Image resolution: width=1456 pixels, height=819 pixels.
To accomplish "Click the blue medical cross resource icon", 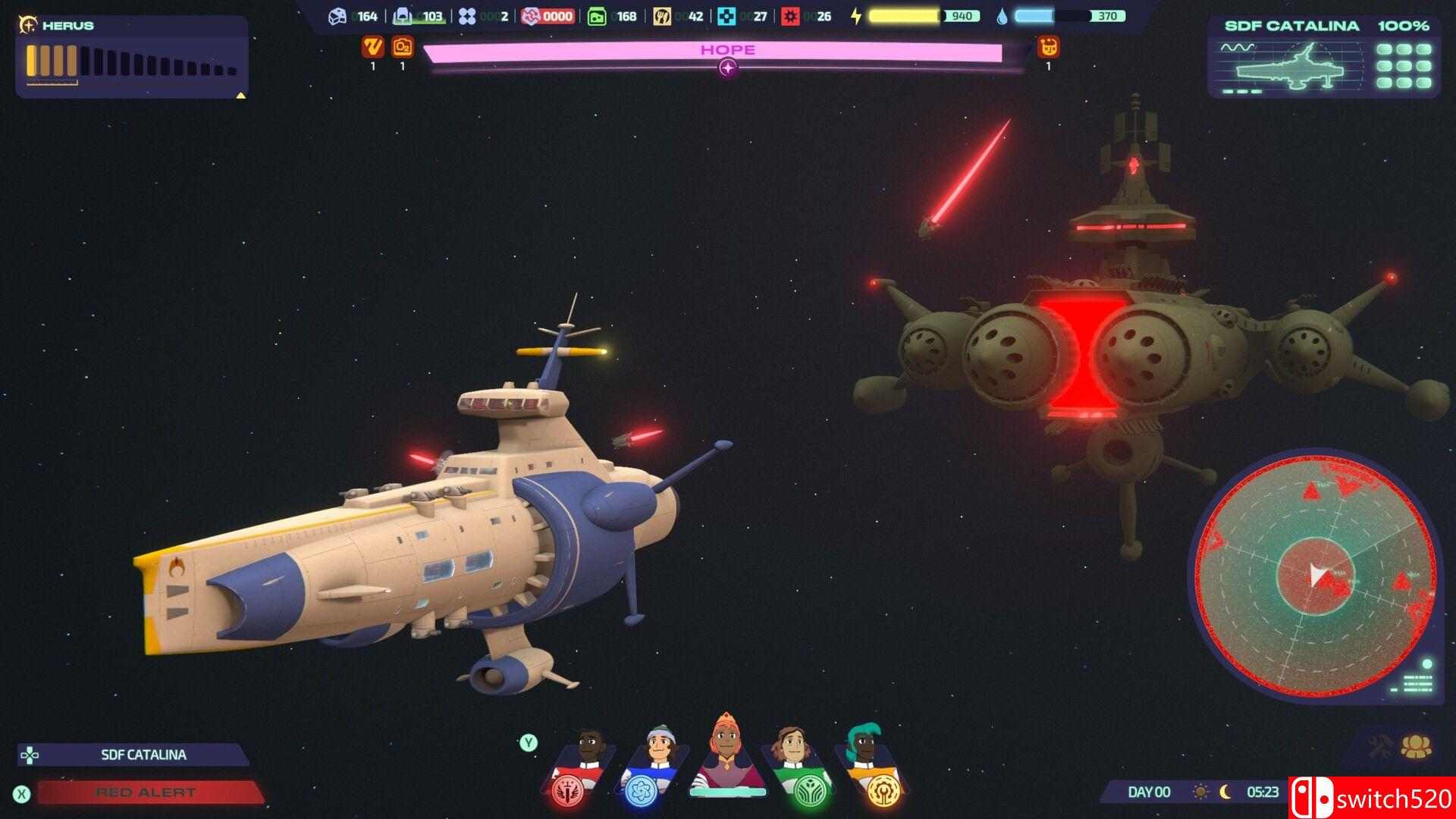I will pyautogui.click(x=726, y=15).
